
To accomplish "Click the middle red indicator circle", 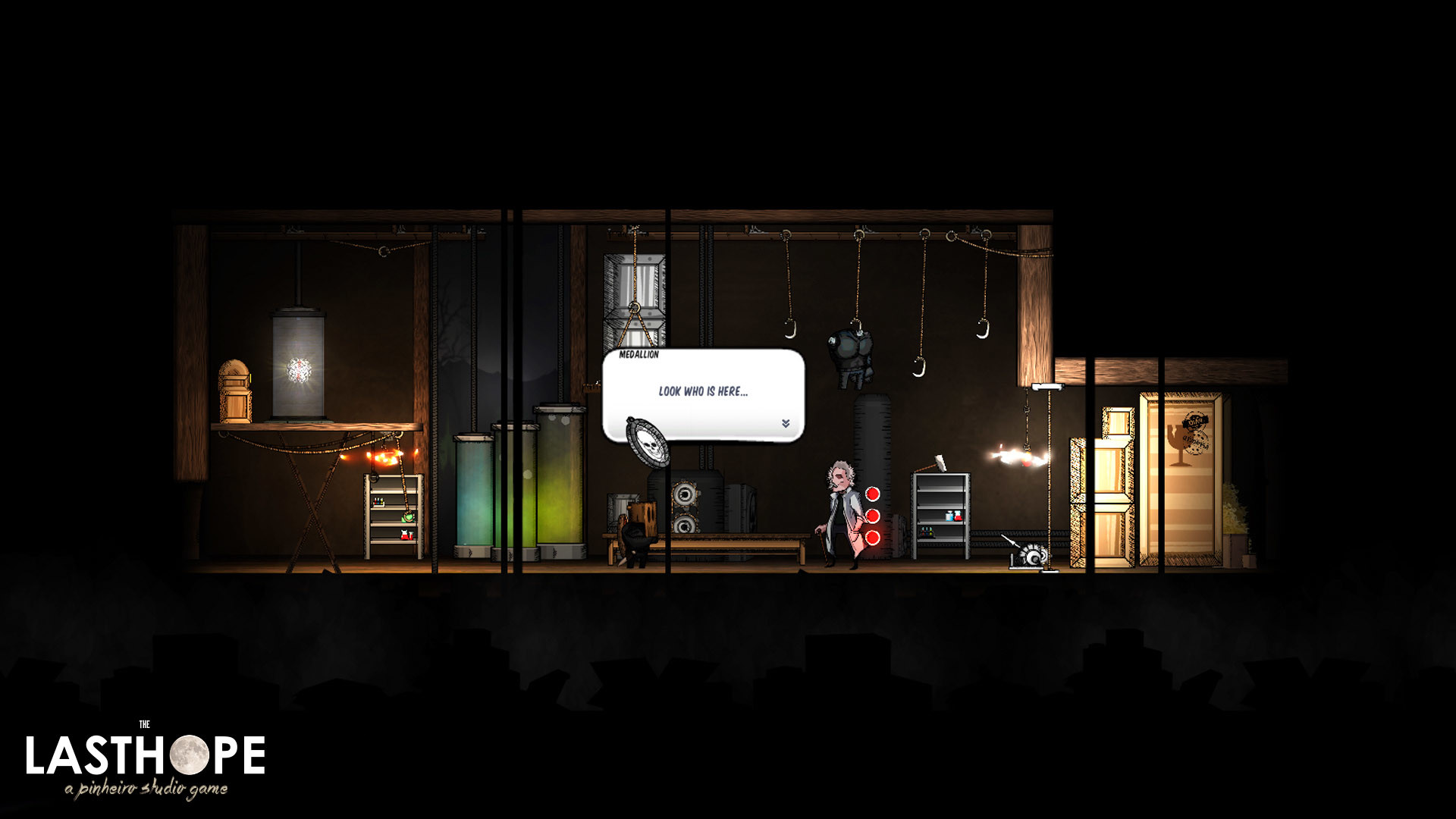I will point(872,517).
